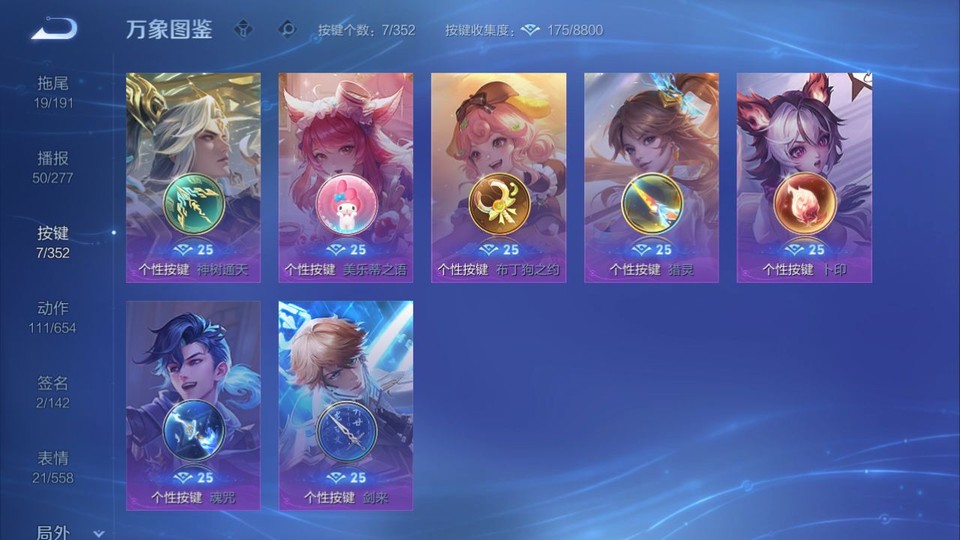
Task: Choose the 卜印 key skin card
Action: (804, 177)
